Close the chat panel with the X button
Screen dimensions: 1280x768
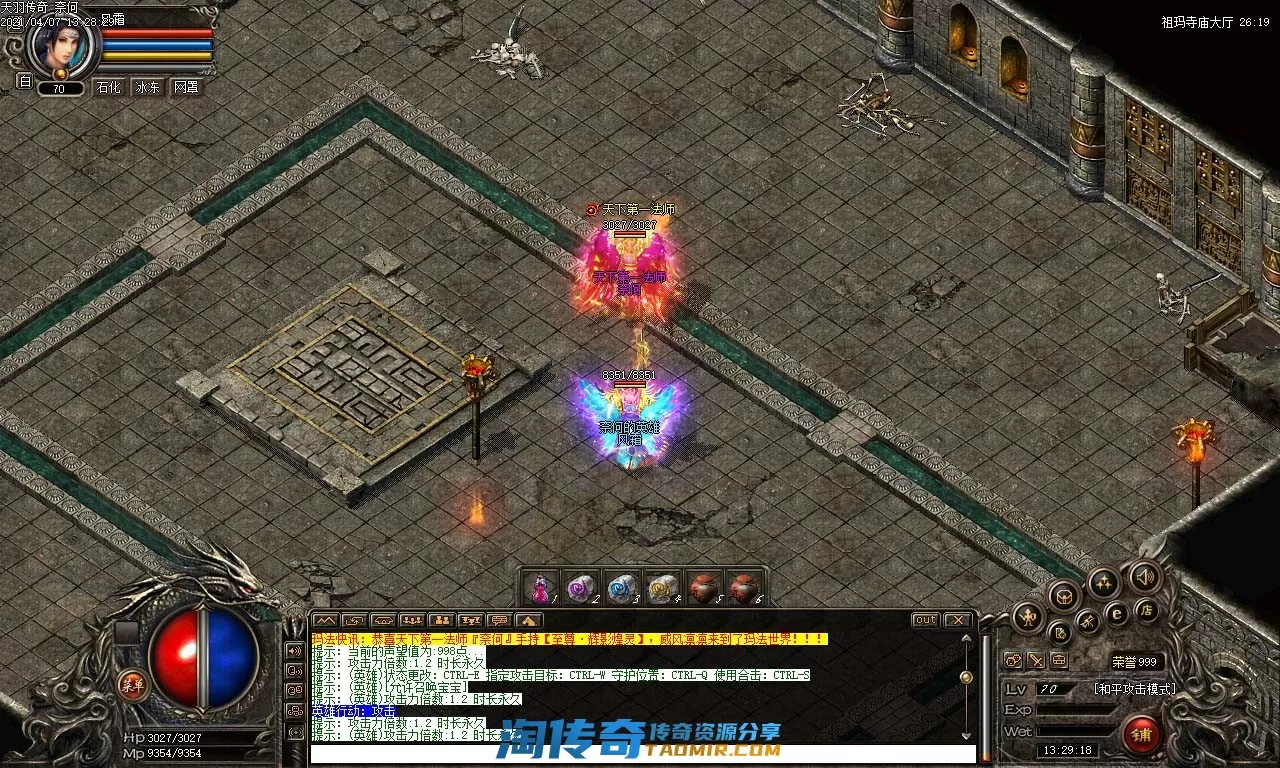point(957,620)
